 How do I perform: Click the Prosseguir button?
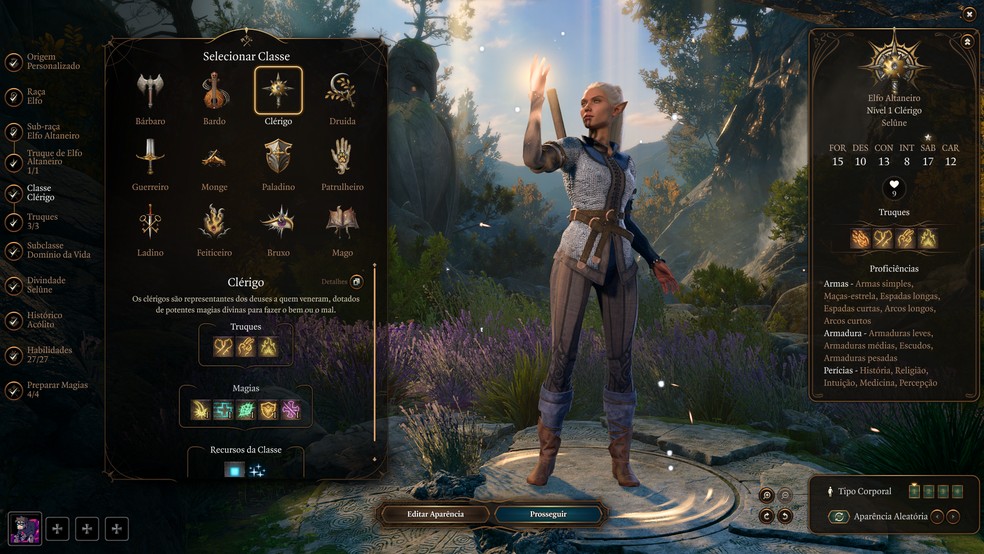pyautogui.click(x=548, y=514)
